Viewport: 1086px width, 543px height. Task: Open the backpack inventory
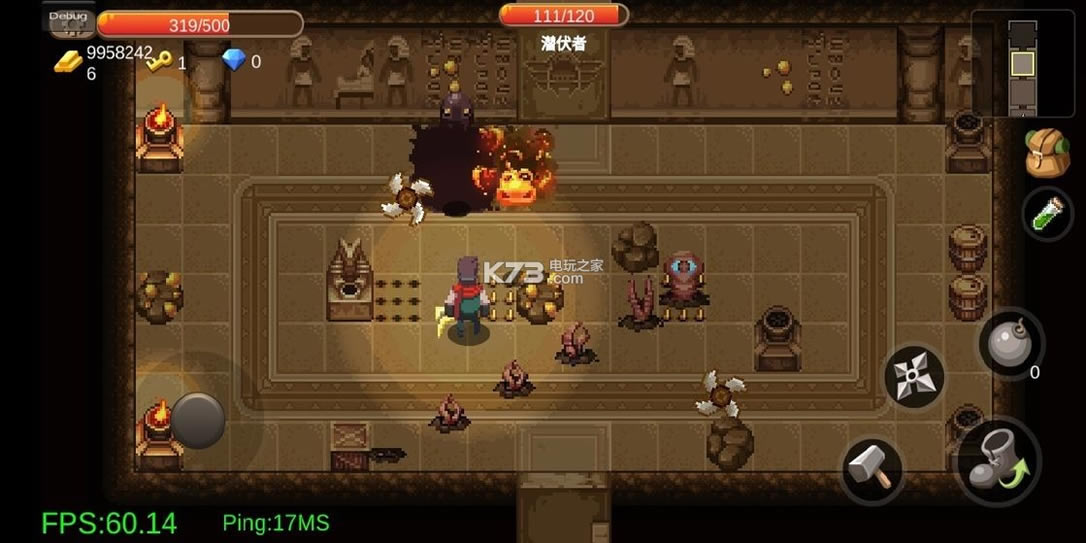pyautogui.click(x=1046, y=154)
